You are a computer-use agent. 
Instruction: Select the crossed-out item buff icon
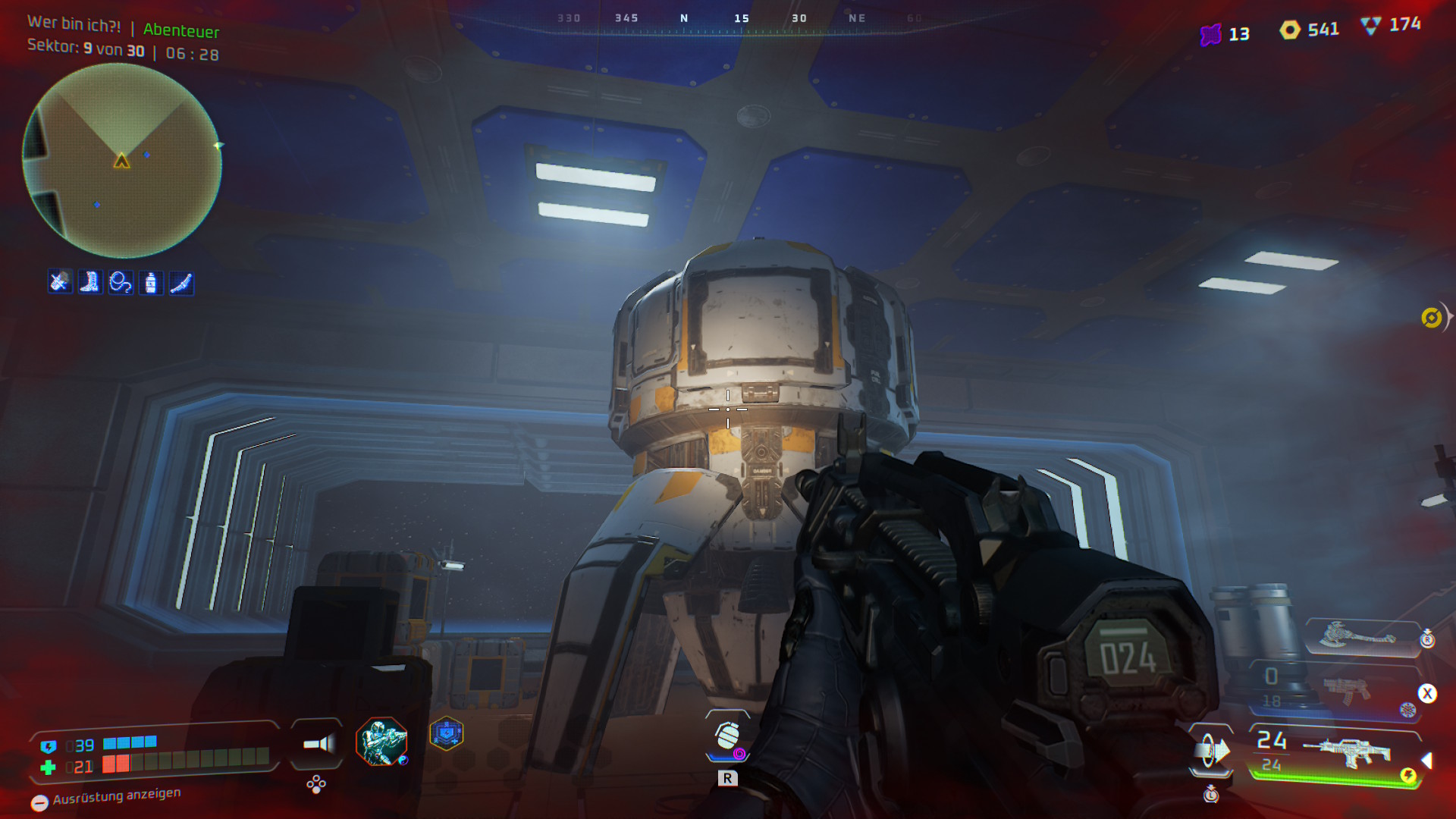coord(60,282)
